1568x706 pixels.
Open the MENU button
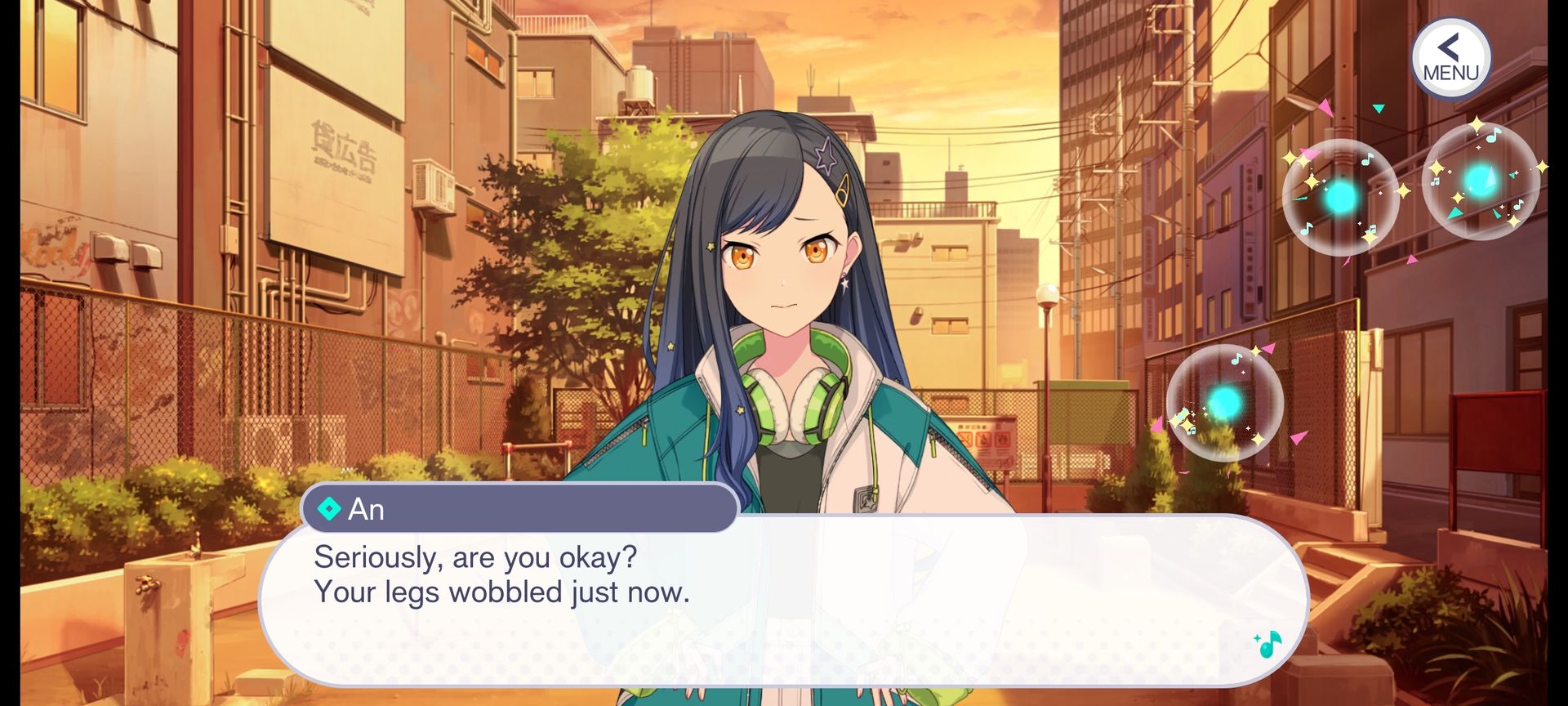1450,59
